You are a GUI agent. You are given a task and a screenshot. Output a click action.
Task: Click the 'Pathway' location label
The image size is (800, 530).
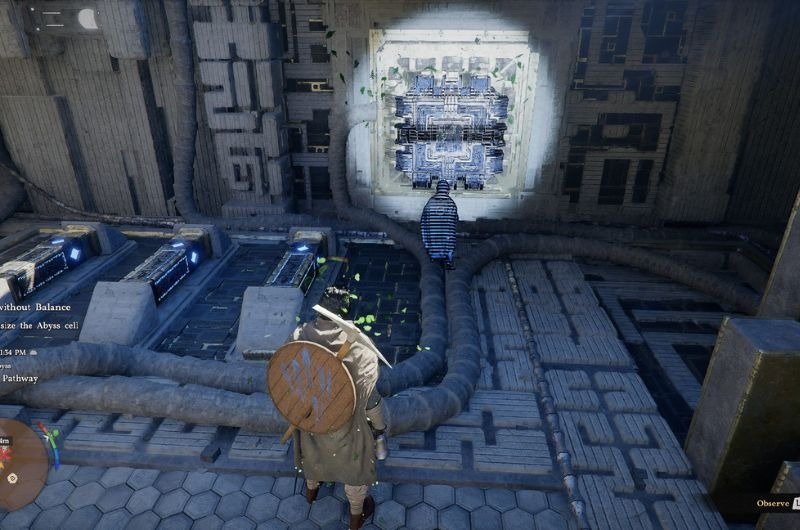(x=20, y=378)
